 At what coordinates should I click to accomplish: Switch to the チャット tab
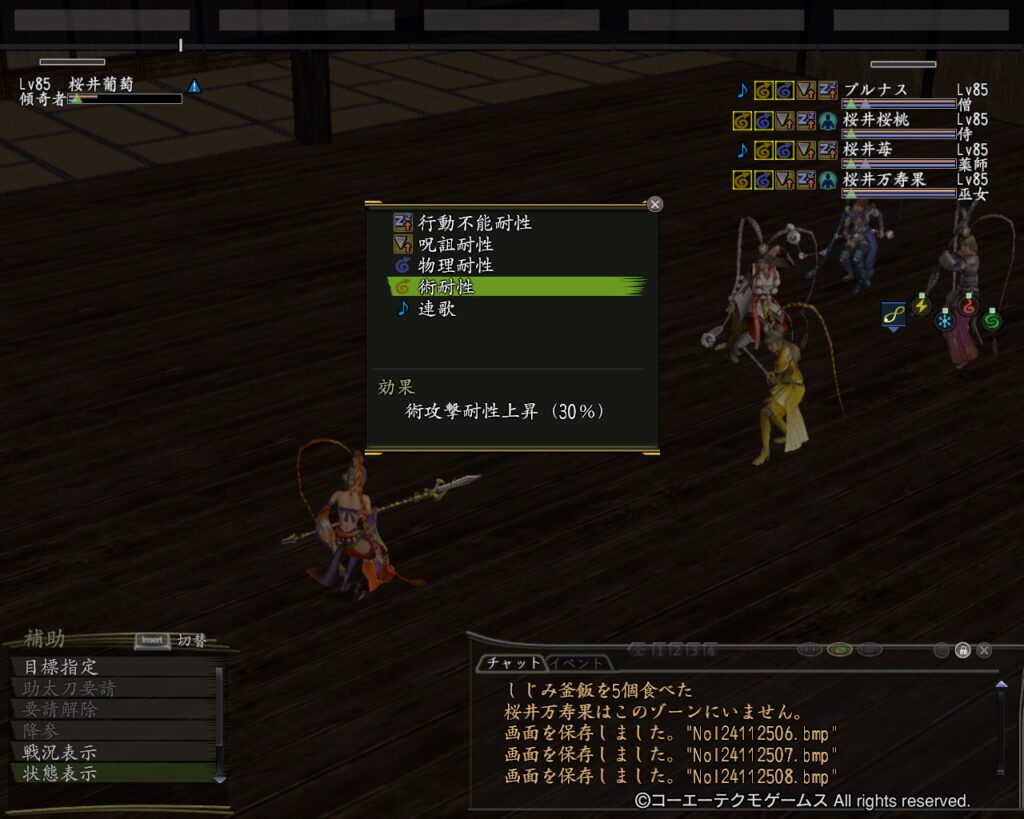(510, 662)
